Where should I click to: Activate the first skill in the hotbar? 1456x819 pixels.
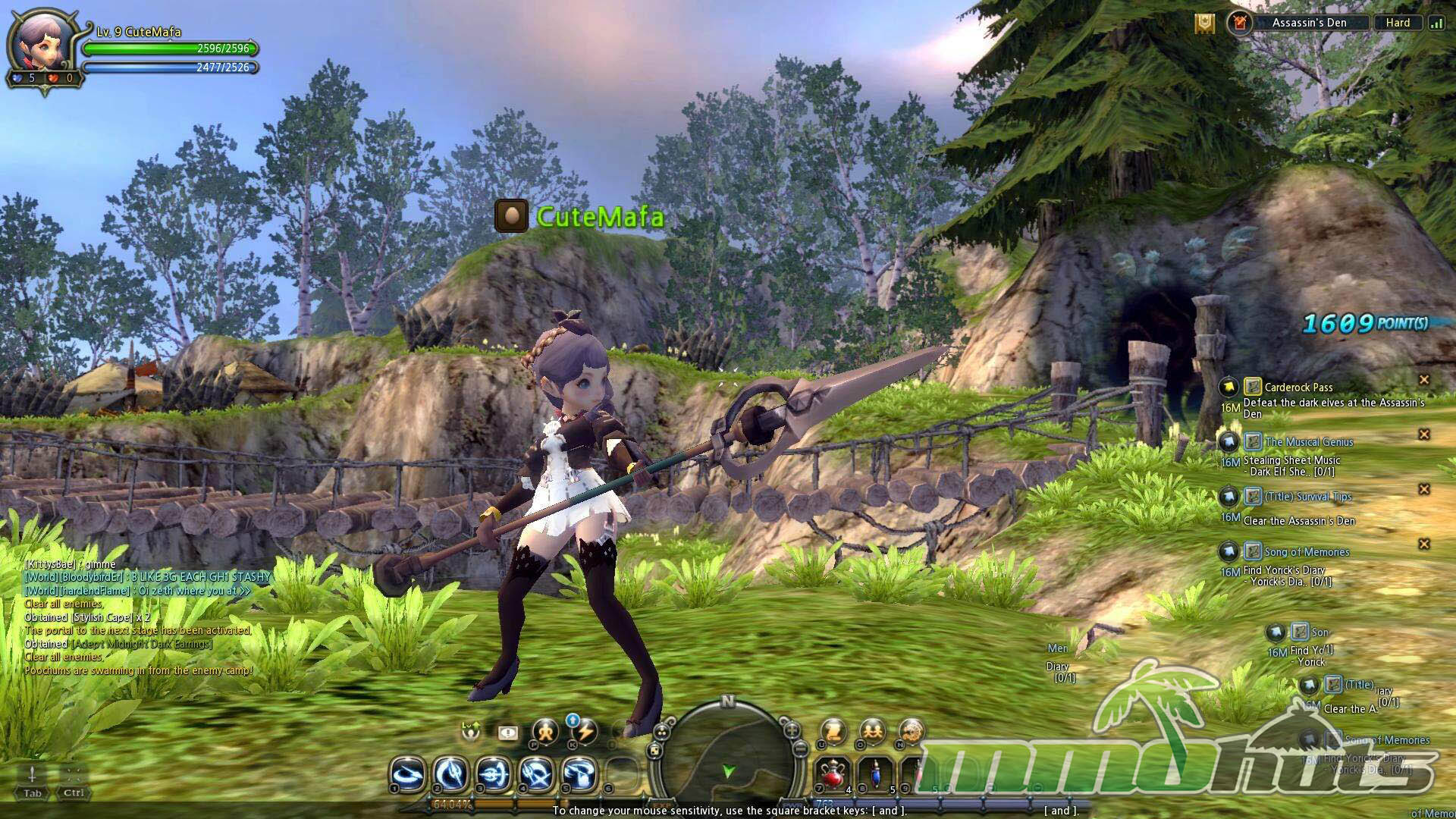(407, 774)
